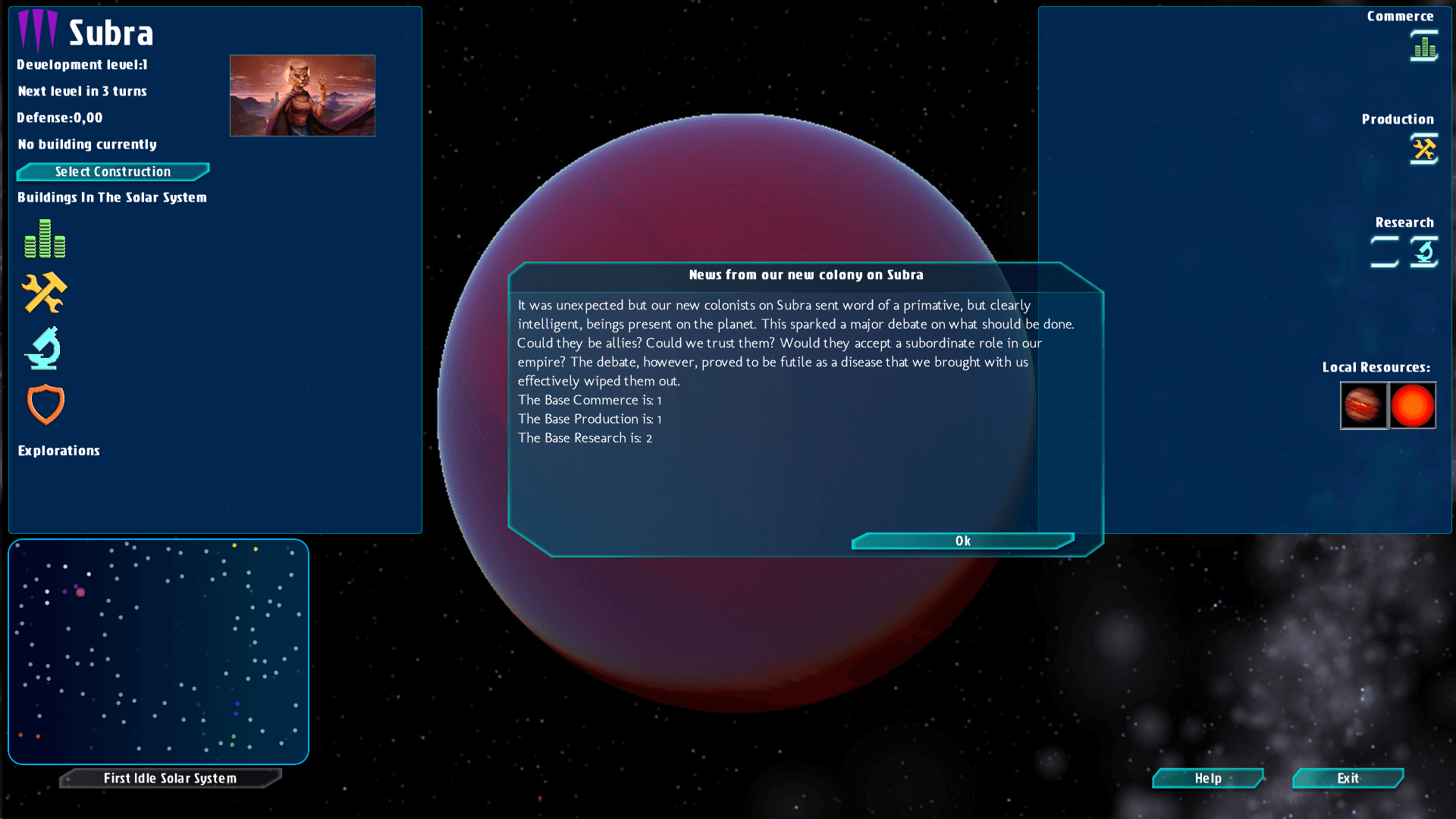Open the Help screen

[1207, 778]
